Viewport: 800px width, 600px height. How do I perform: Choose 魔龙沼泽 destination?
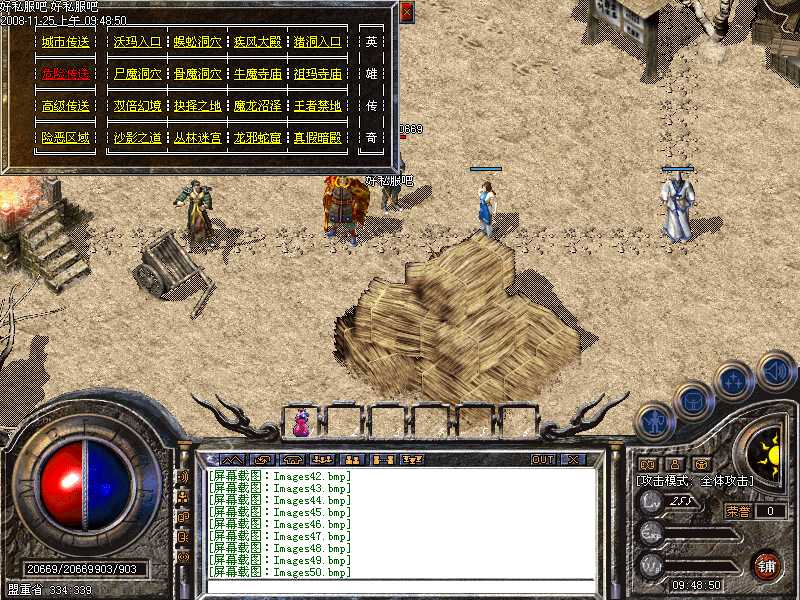(x=257, y=106)
